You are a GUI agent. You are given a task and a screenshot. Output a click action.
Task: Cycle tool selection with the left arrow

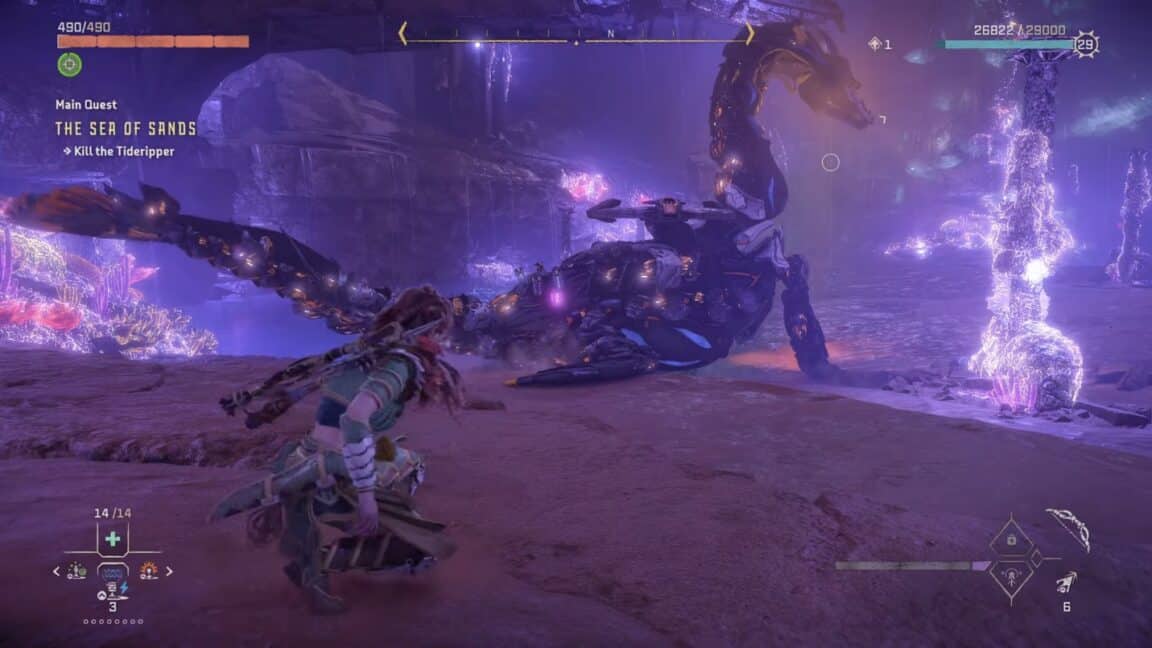click(57, 572)
